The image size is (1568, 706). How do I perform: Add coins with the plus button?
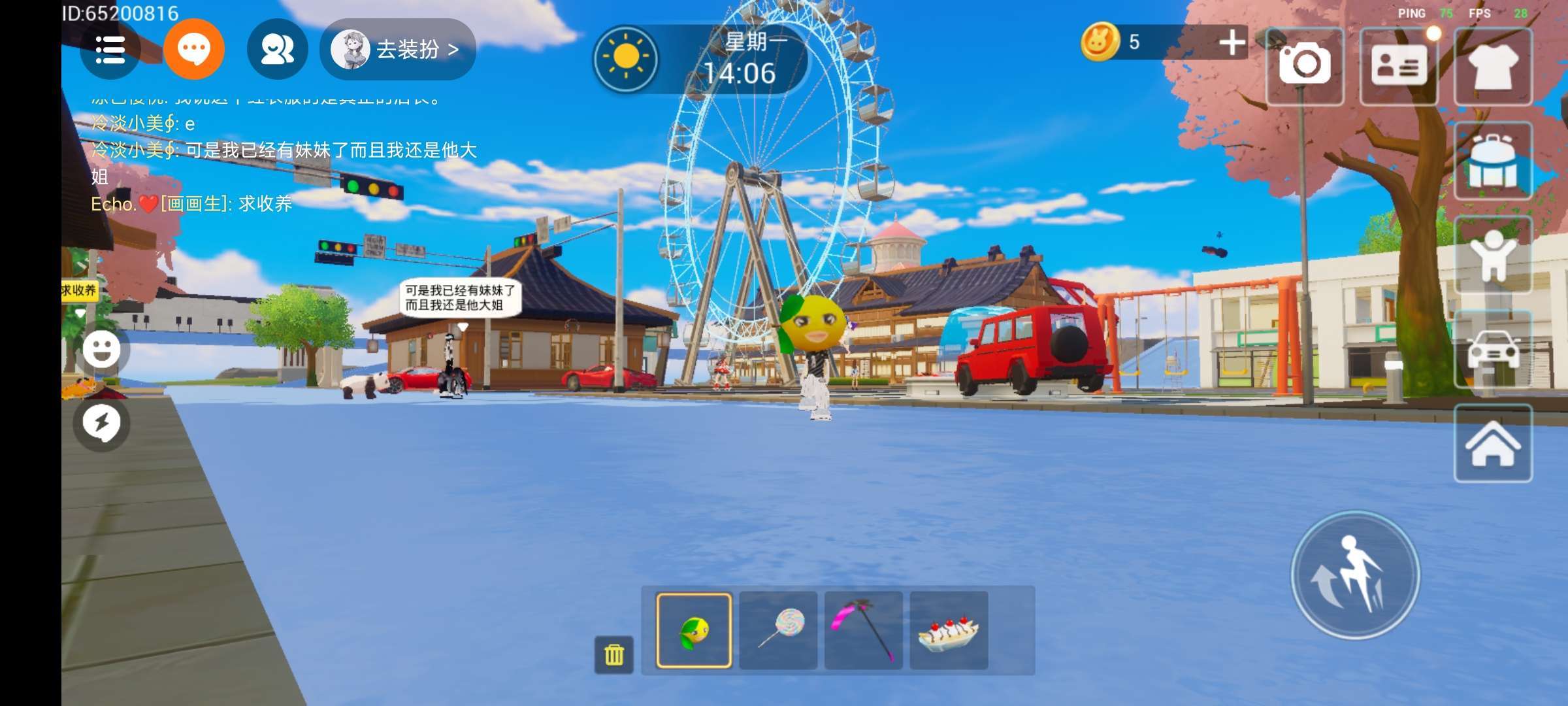coord(1232,43)
